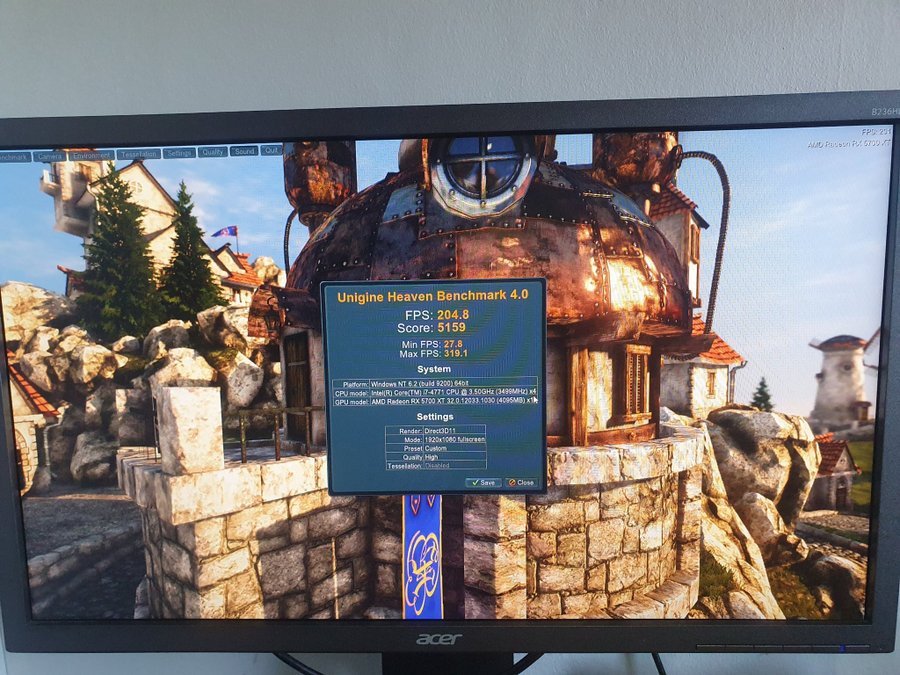The height and width of the screenshot is (675, 900).
Task: Open the Benchmark menu button
Action: pos(14,157)
